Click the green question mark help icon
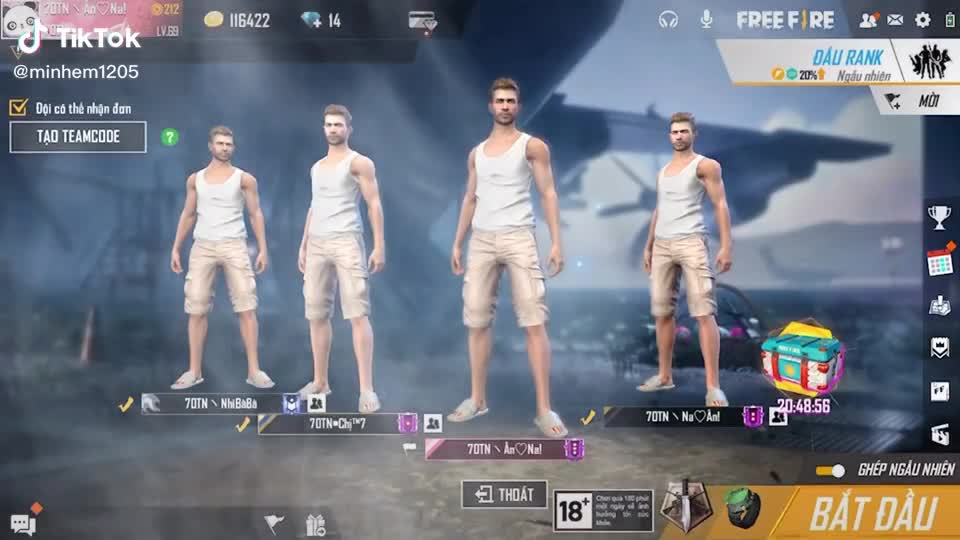This screenshot has height=540, width=960. pos(170,137)
